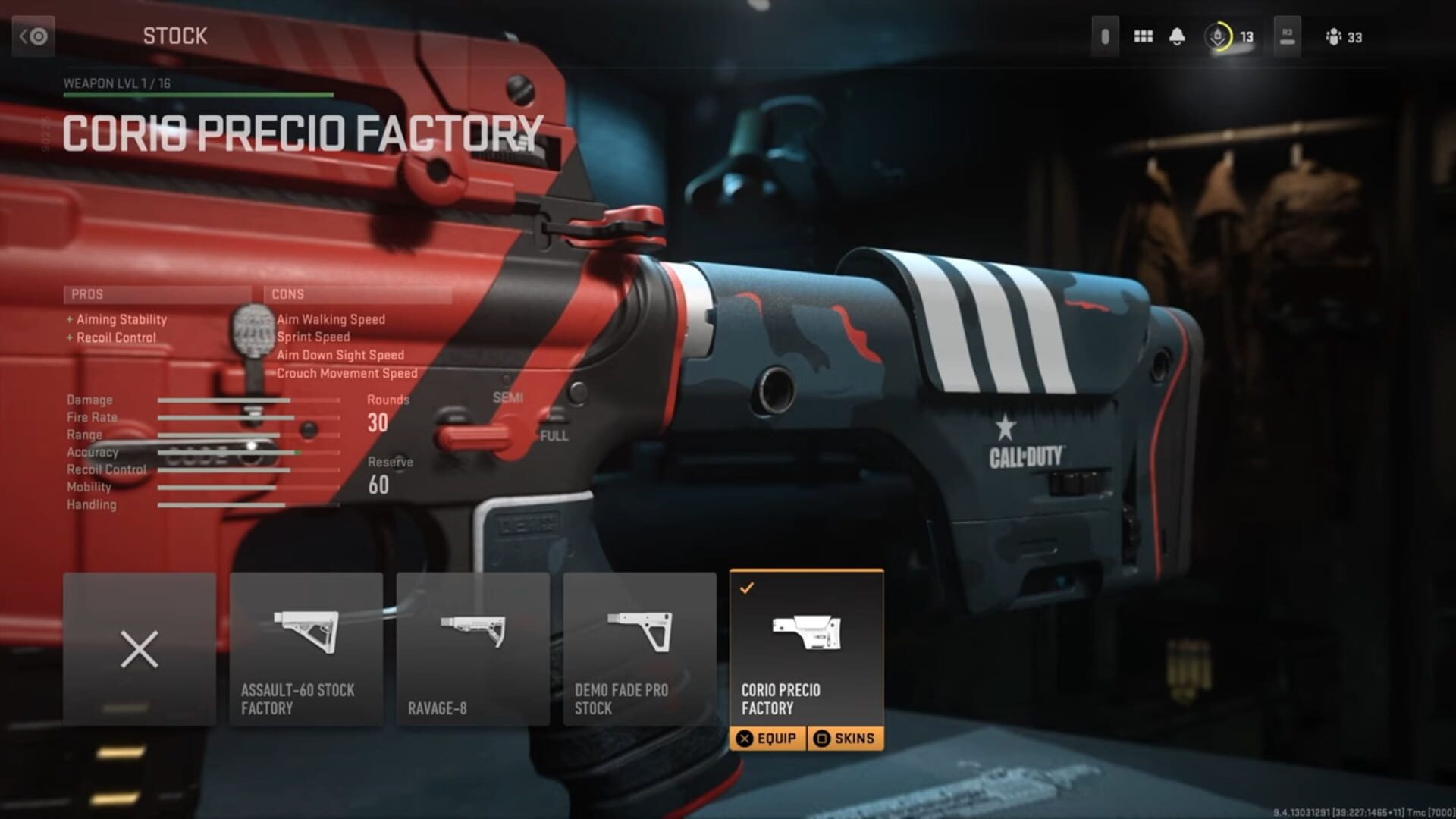Equip the Corio Precio Factory stock
The image size is (1456, 819).
pyautogui.click(x=767, y=739)
